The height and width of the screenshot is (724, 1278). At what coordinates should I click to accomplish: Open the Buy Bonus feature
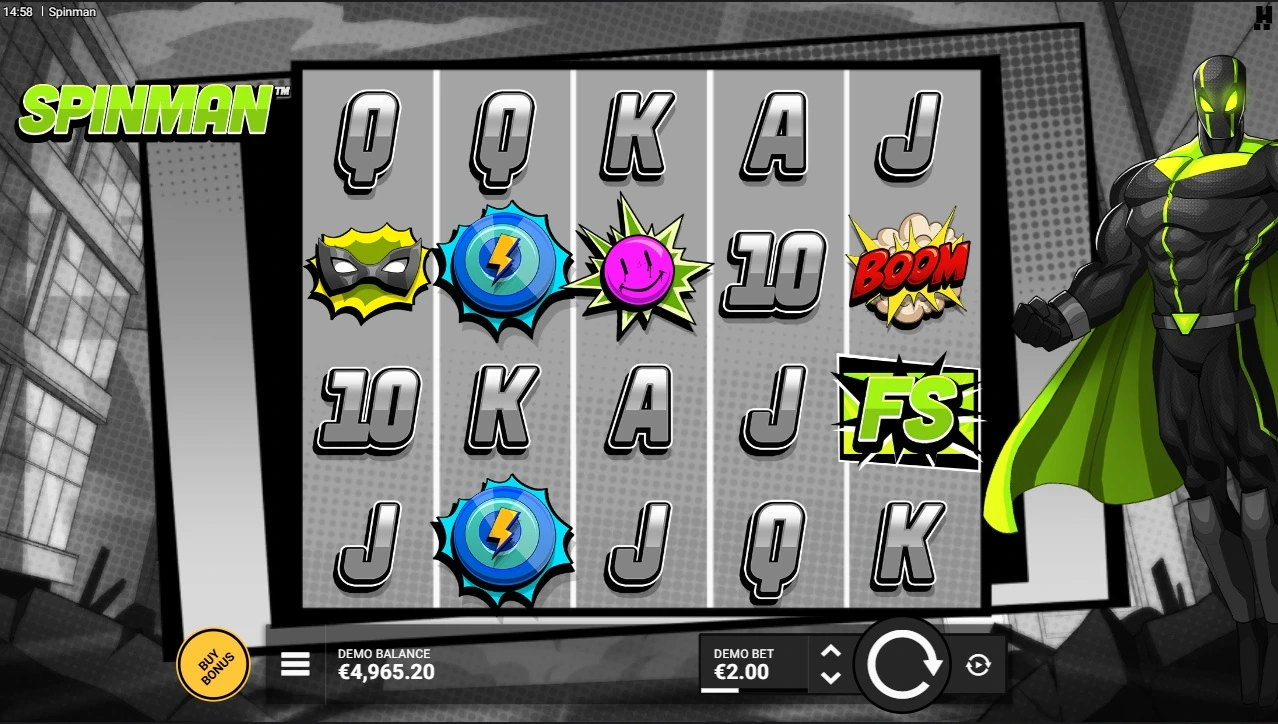[x=212, y=664]
